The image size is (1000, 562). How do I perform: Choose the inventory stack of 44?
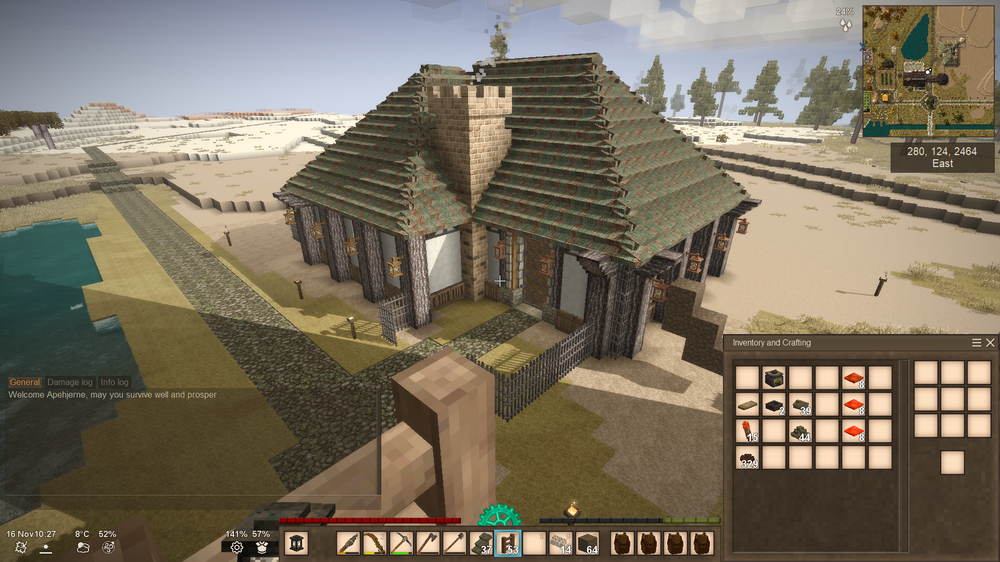(x=800, y=431)
